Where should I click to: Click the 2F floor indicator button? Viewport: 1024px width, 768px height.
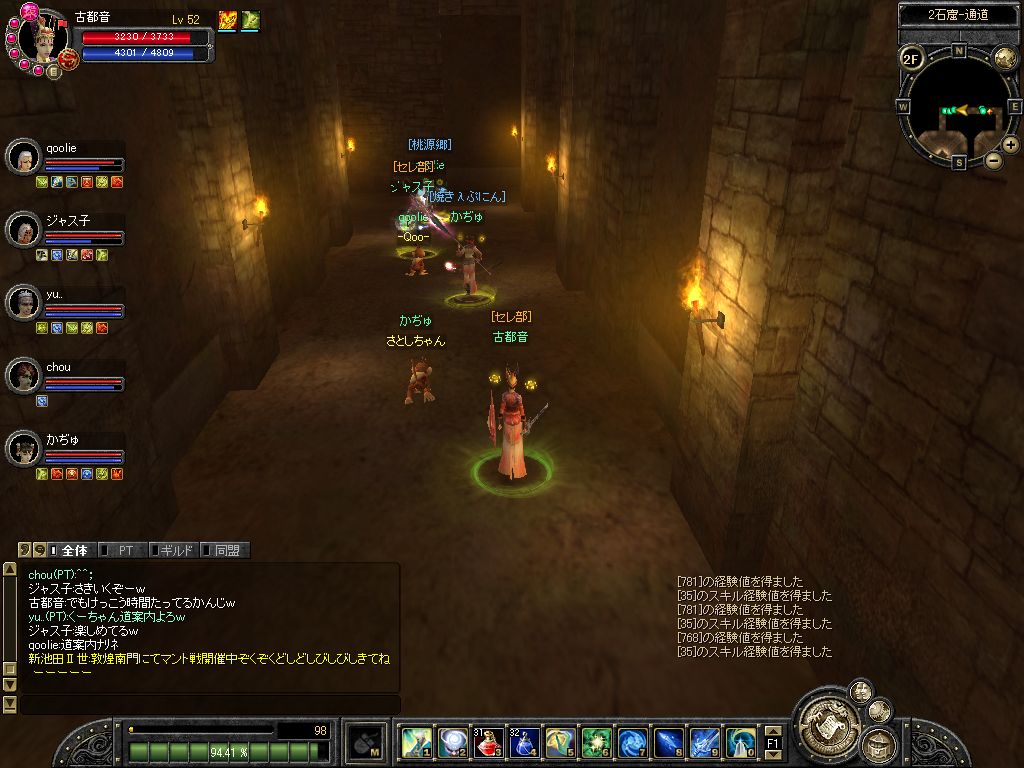coord(911,58)
